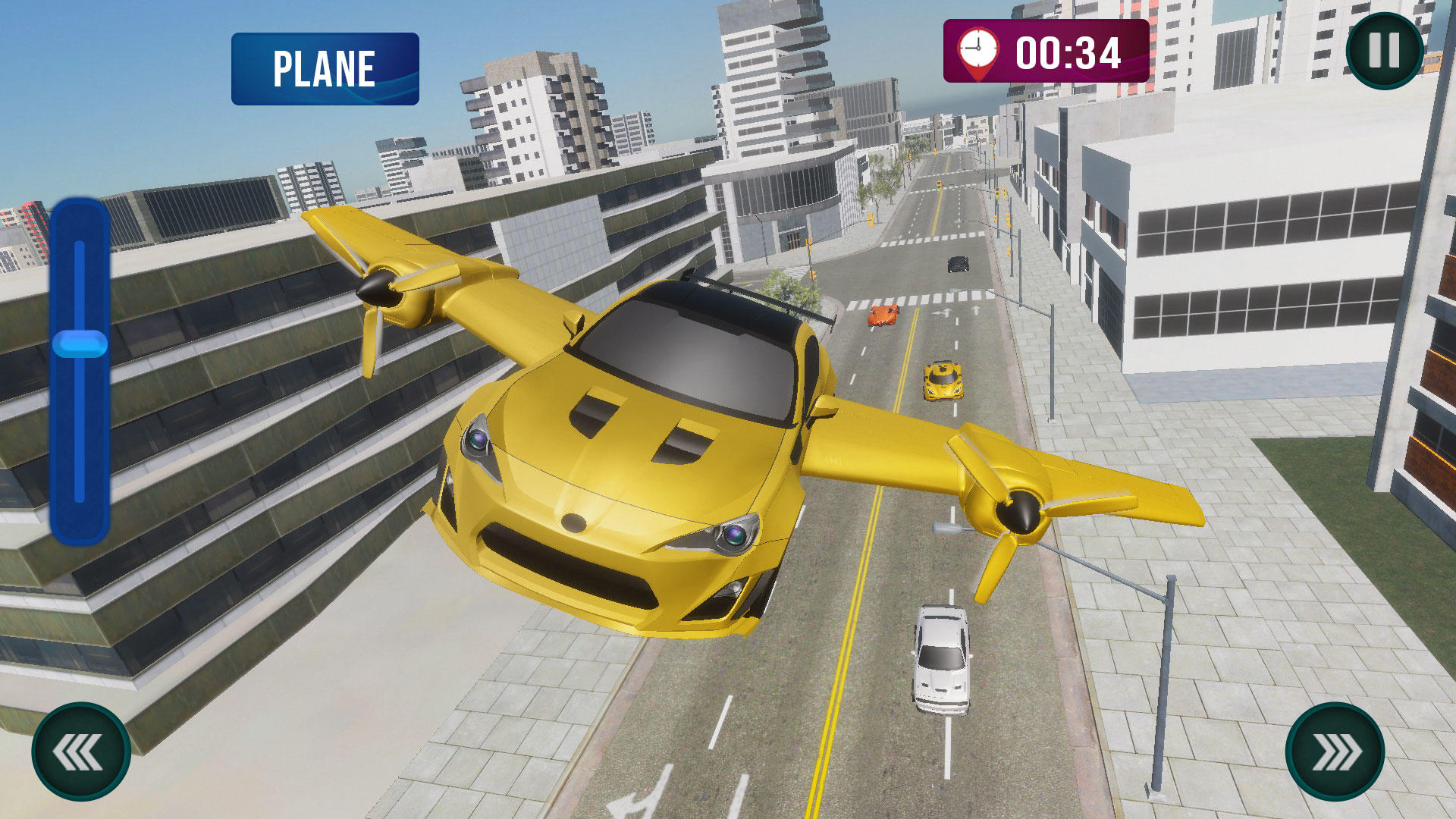The image size is (1456, 819).
Task: Click the clock icon next to the timer
Action: tap(979, 49)
